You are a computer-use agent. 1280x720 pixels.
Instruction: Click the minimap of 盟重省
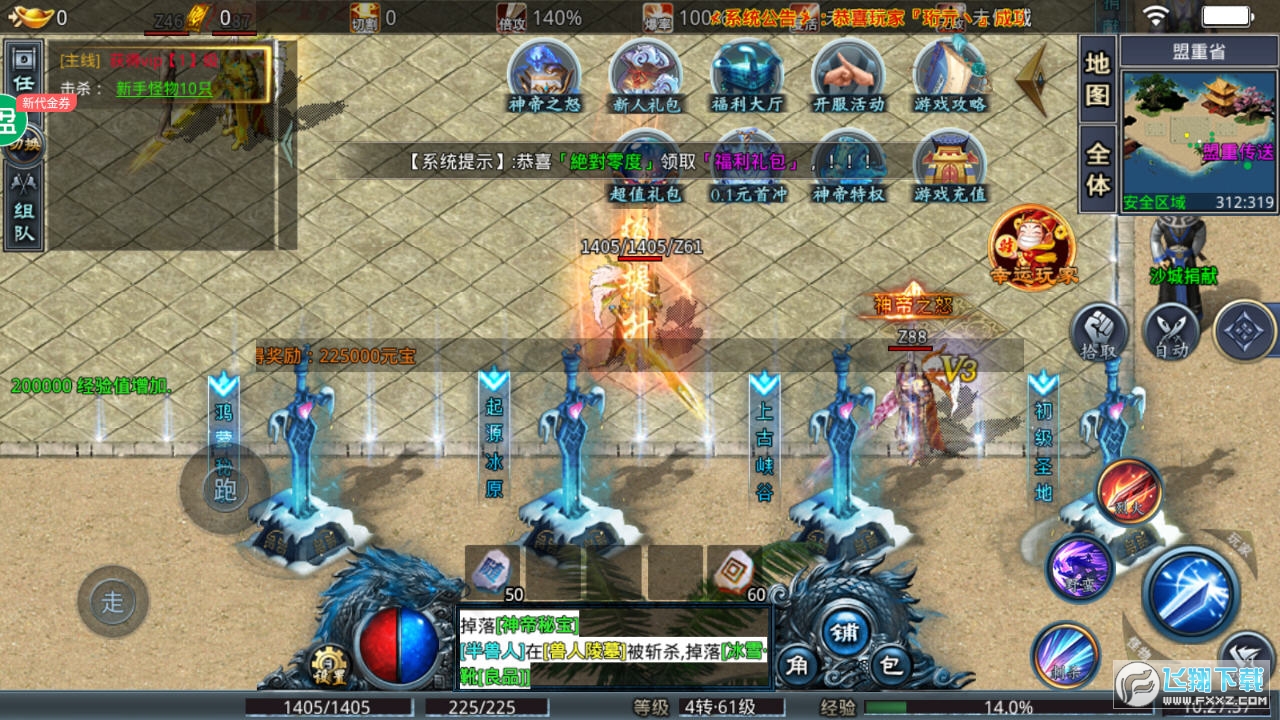click(1199, 130)
